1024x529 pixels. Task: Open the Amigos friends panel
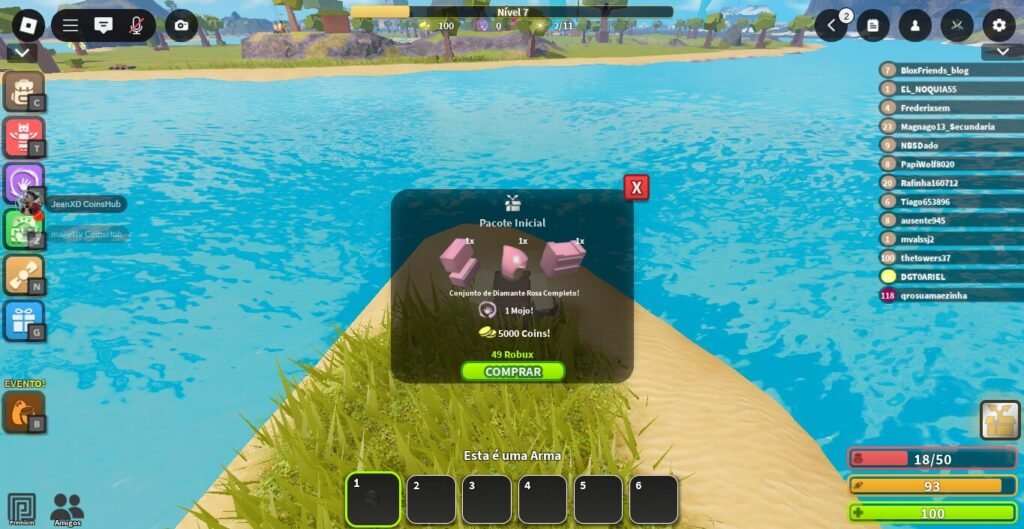pyautogui.click(x=67, y=508)
